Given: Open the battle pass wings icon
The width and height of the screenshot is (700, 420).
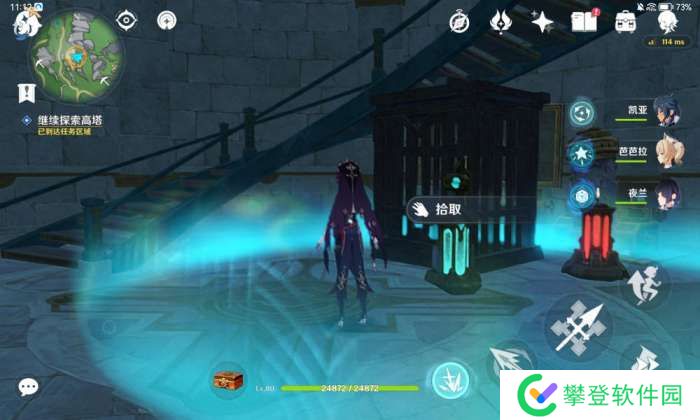Looking at the screenshot, I should [501, 21].
